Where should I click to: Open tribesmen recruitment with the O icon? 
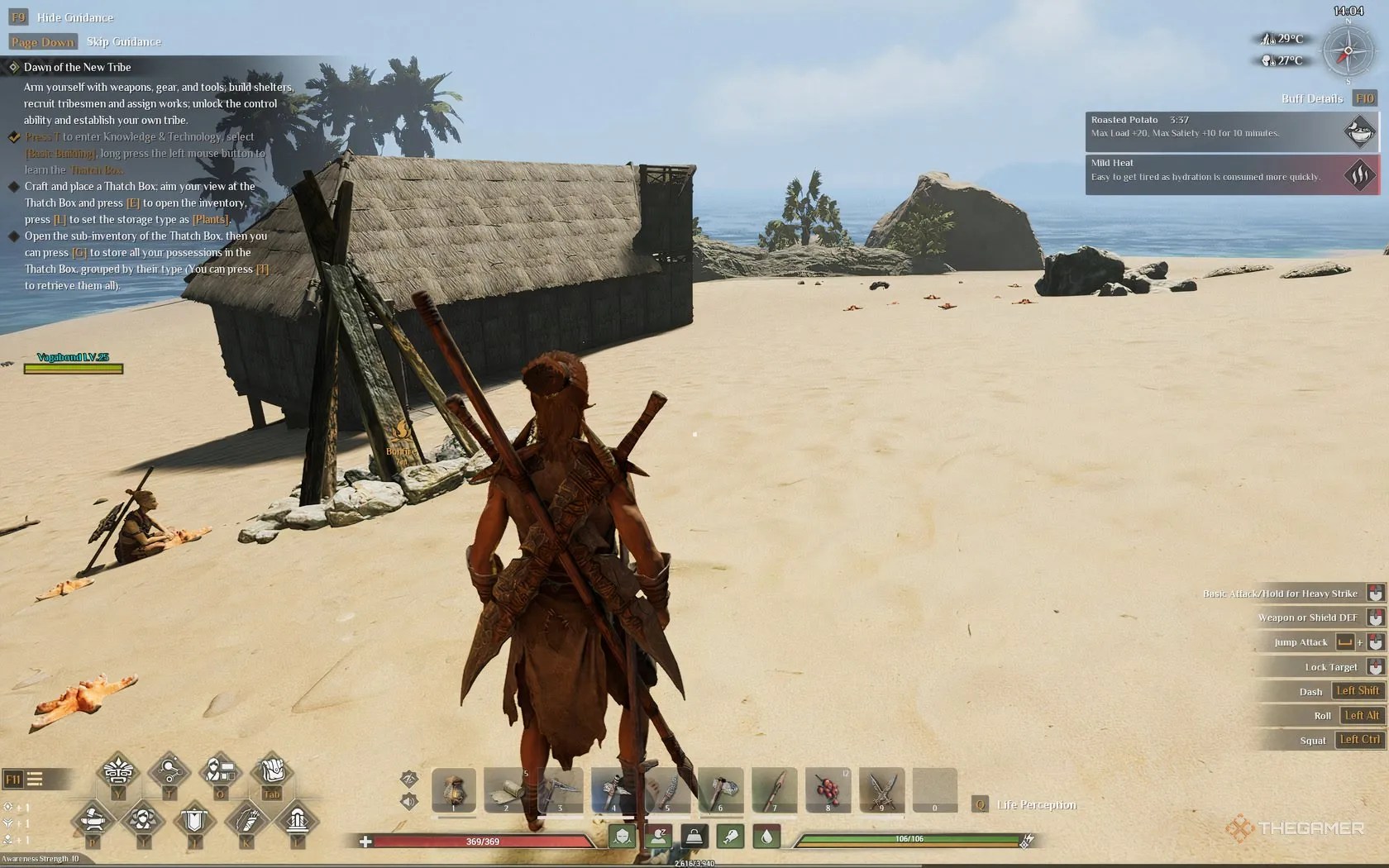220,773
